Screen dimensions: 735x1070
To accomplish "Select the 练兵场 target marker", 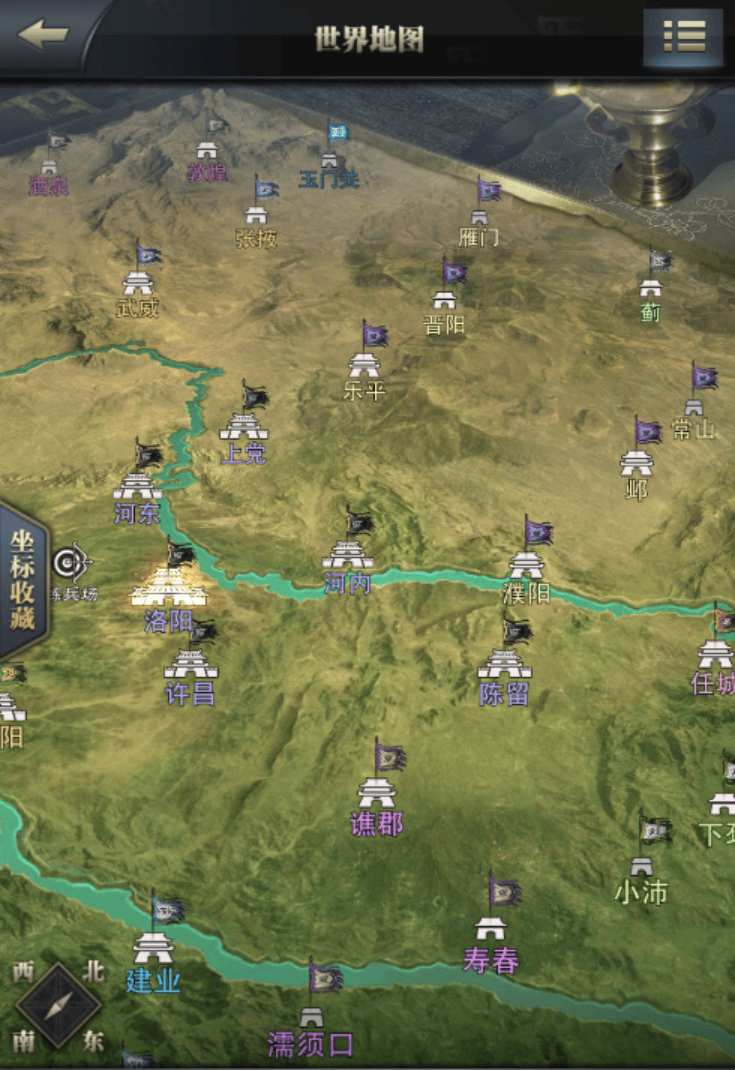I will coord(70,564).
